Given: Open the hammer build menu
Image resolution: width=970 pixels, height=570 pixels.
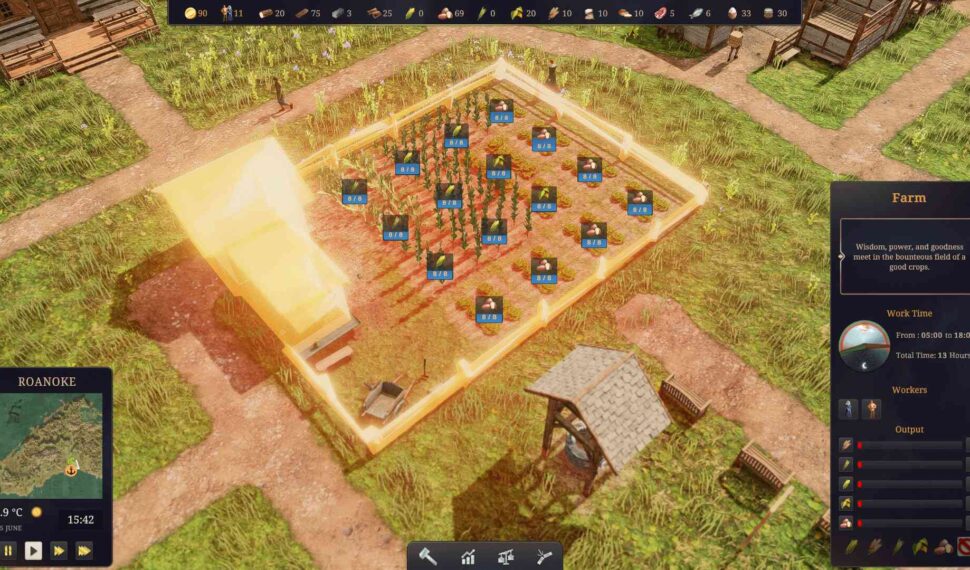Looking at the screenshot, I should click(428, 556).
